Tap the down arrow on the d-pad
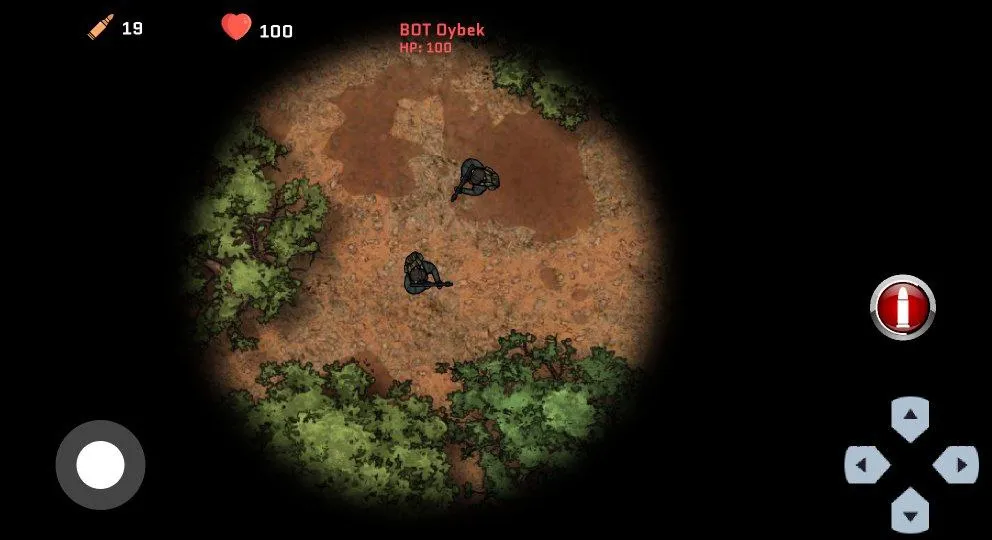 click(910, 511)
